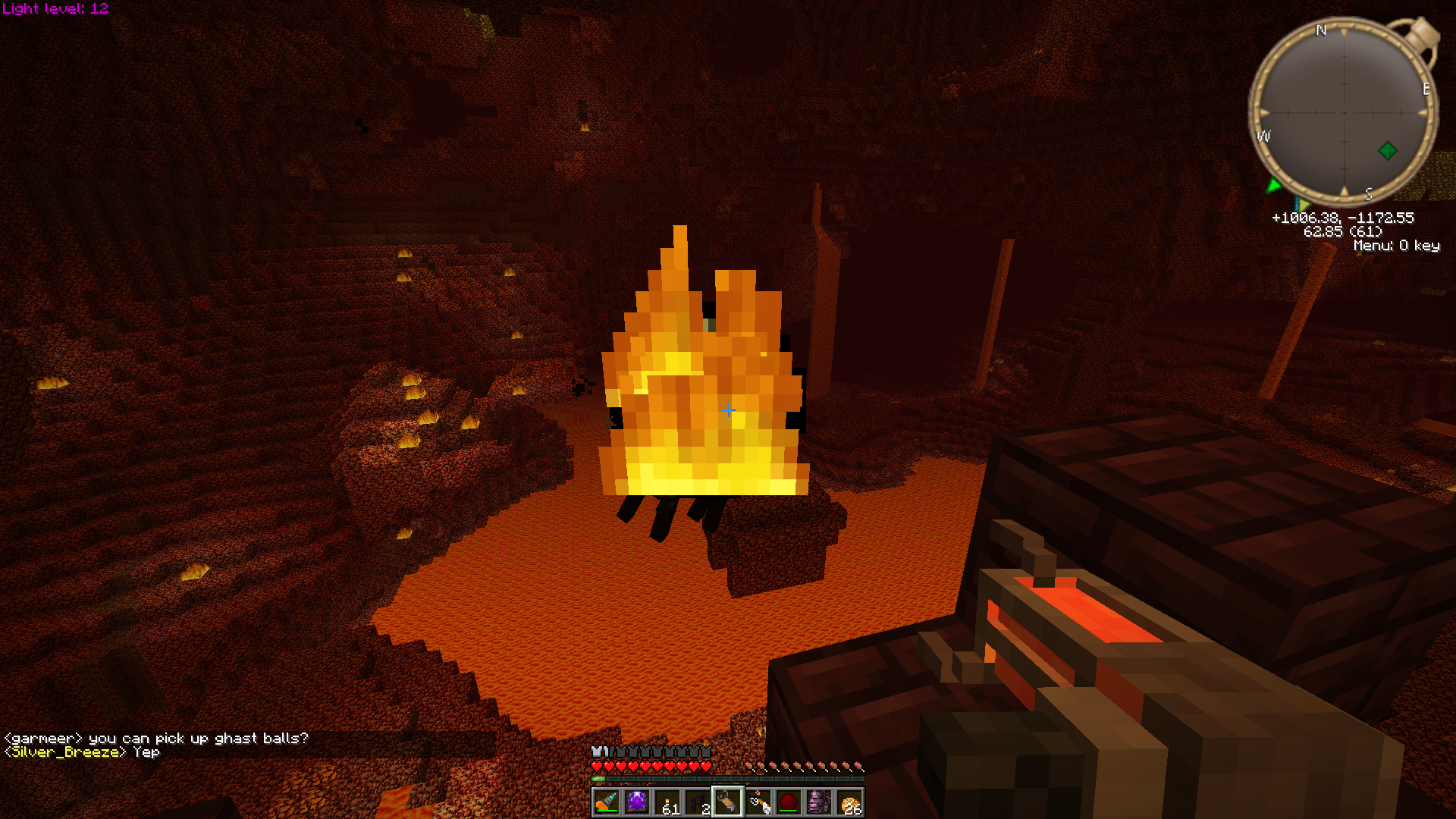Choose the purple orb hotbar slot
Screen dimensions: 1456x819
click(x=637, y=802)
